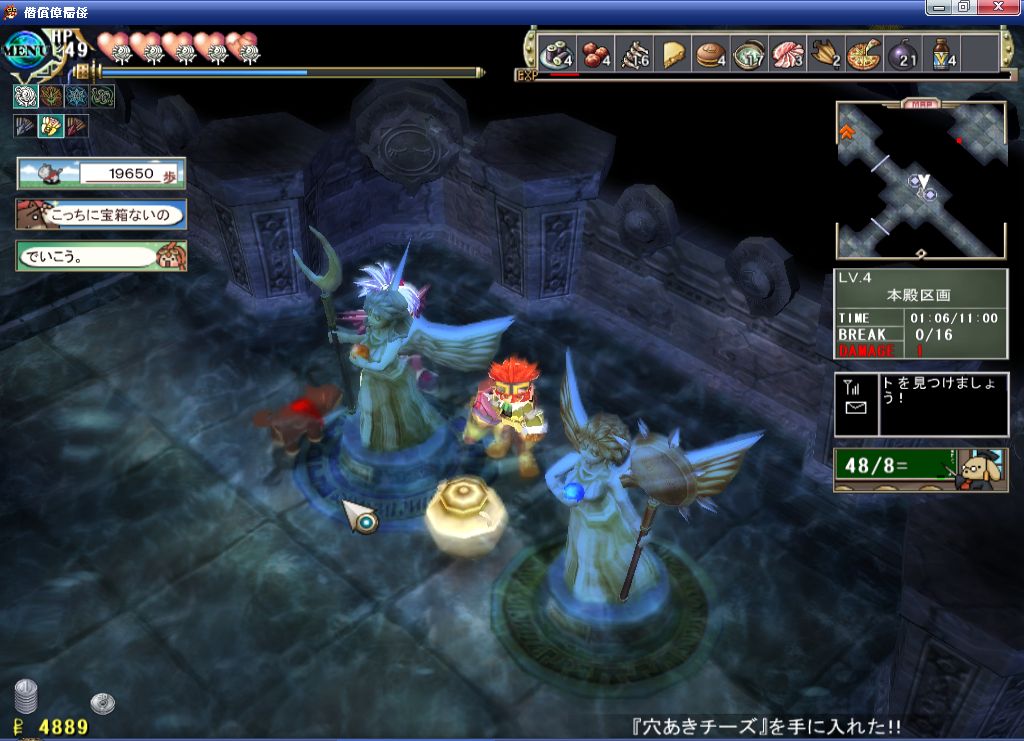Select the hamburger item slot
Image resolution: width=1024 pixels, height=741 pixels.
tap(712, 53)
